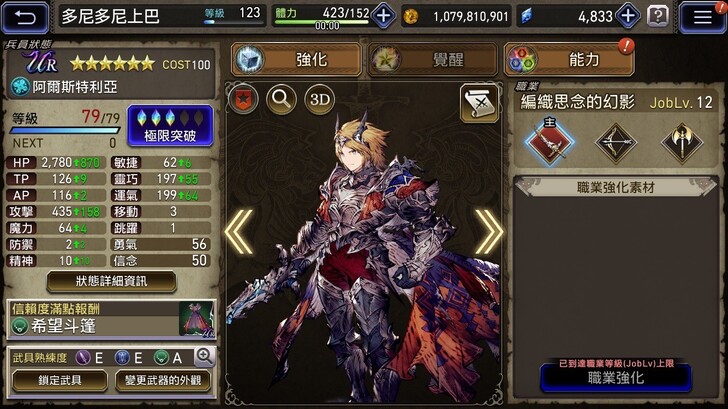This screenshot has height=409, width=728.
Task: View next unit with right arrow
Action: pyautogui.click(x=488, y=232)
